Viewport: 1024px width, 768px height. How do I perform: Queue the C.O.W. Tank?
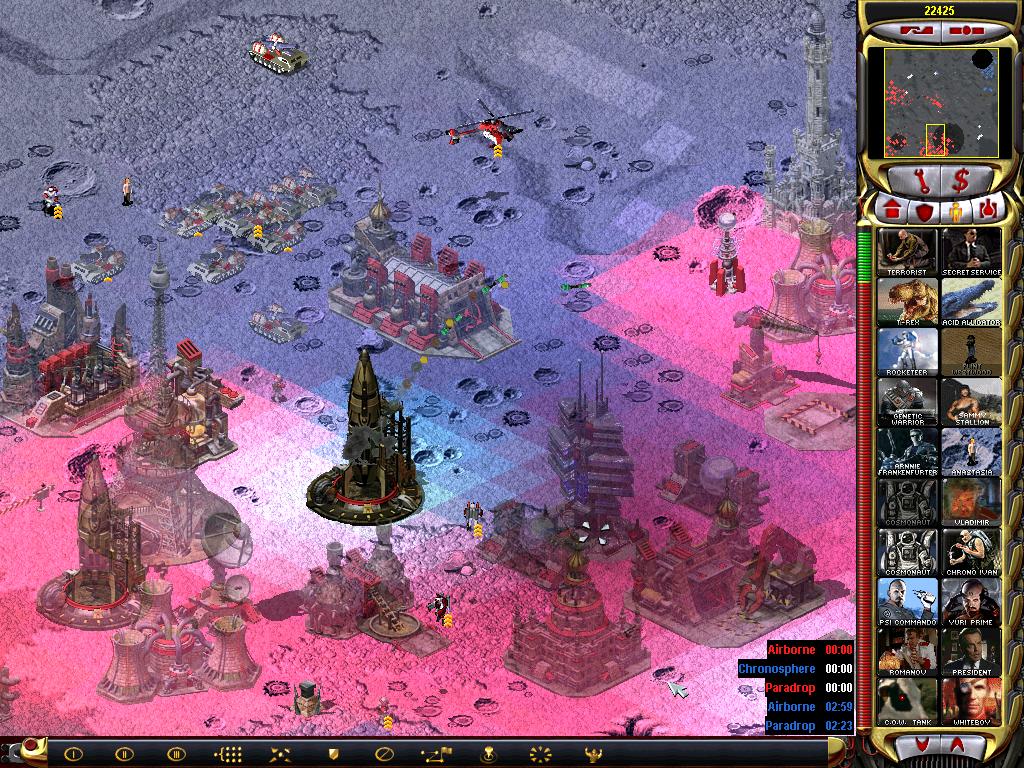coord(908,702)
